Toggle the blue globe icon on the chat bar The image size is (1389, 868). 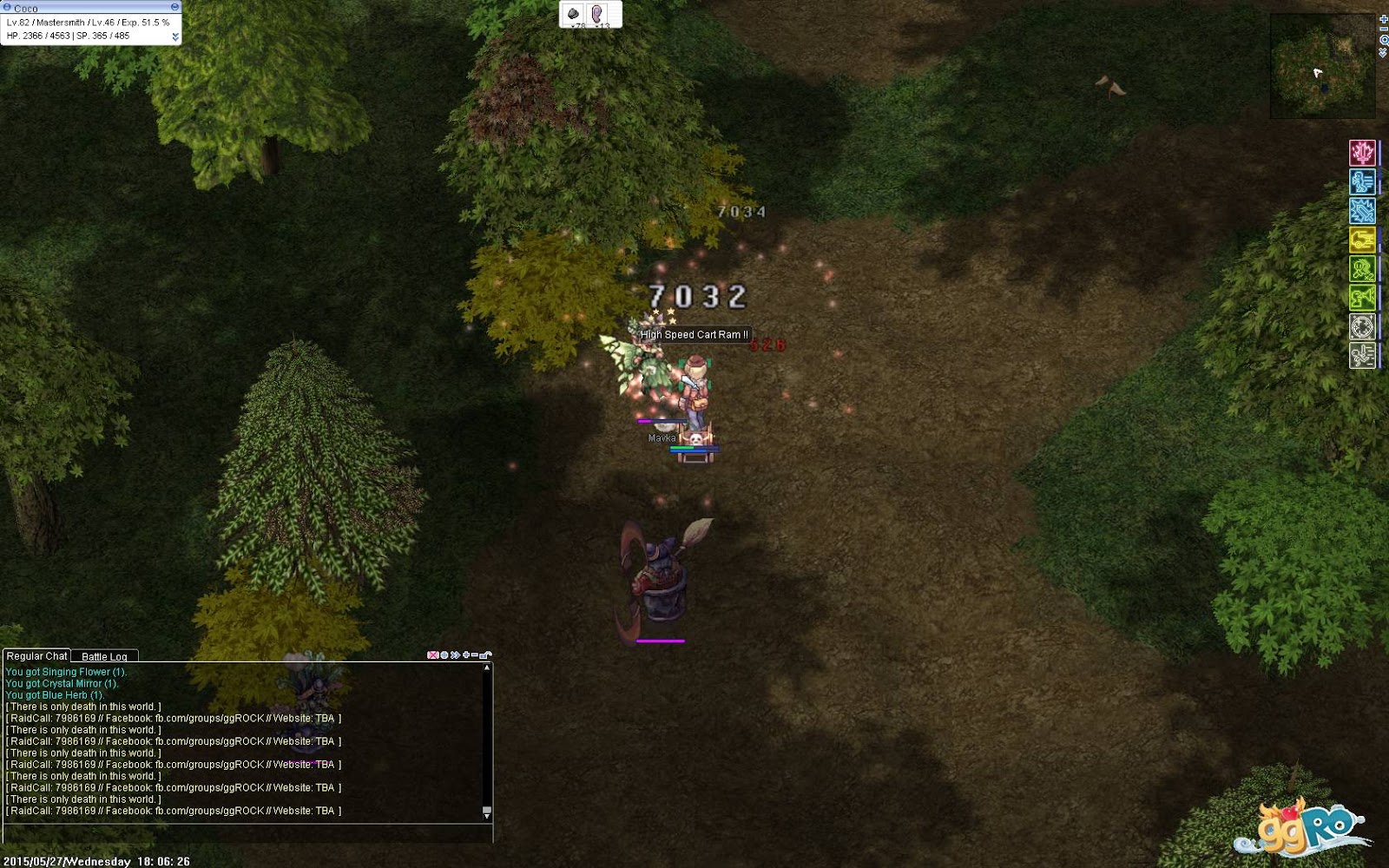pos(444,654)
